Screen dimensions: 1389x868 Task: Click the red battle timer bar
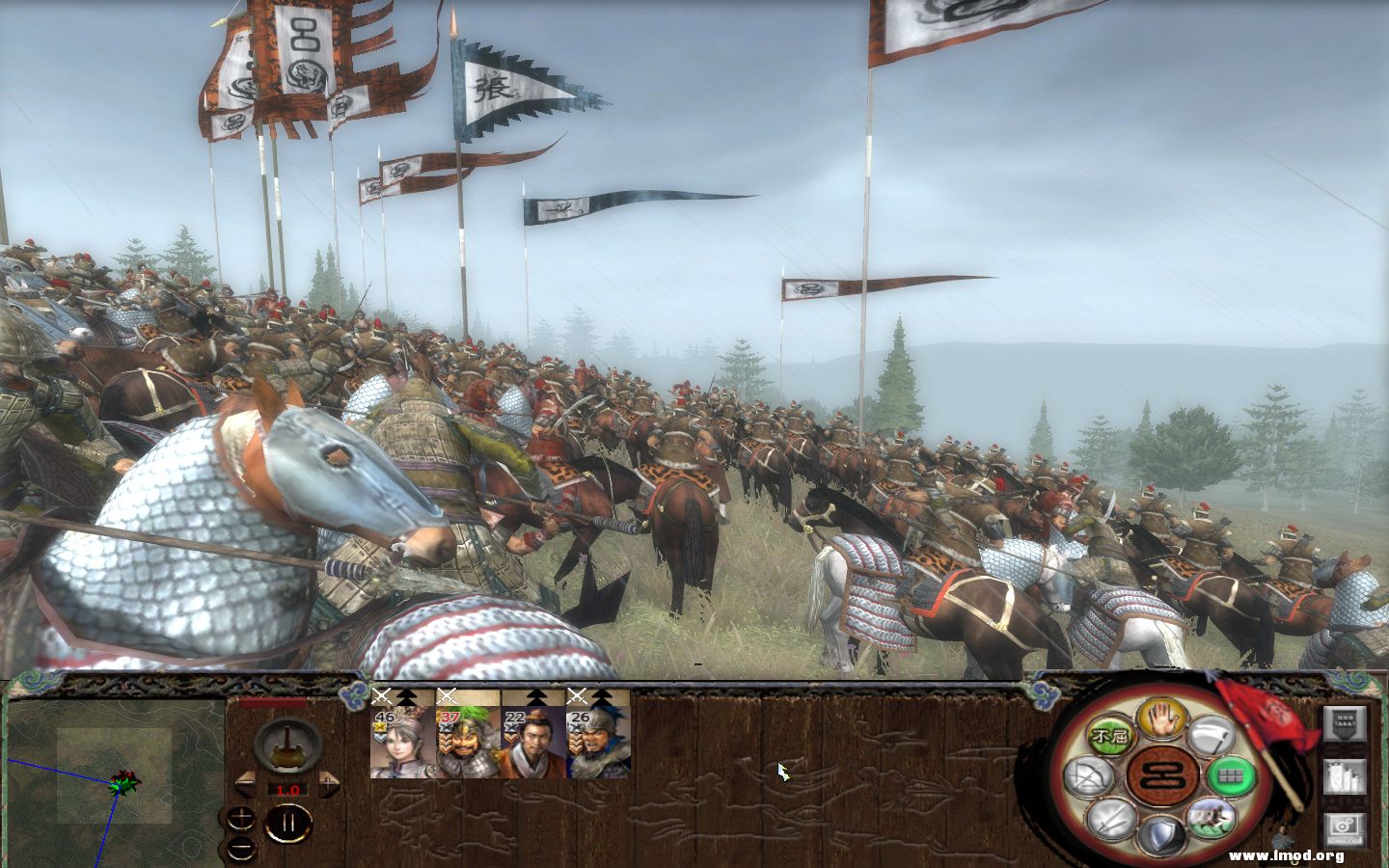pos(272,702)
